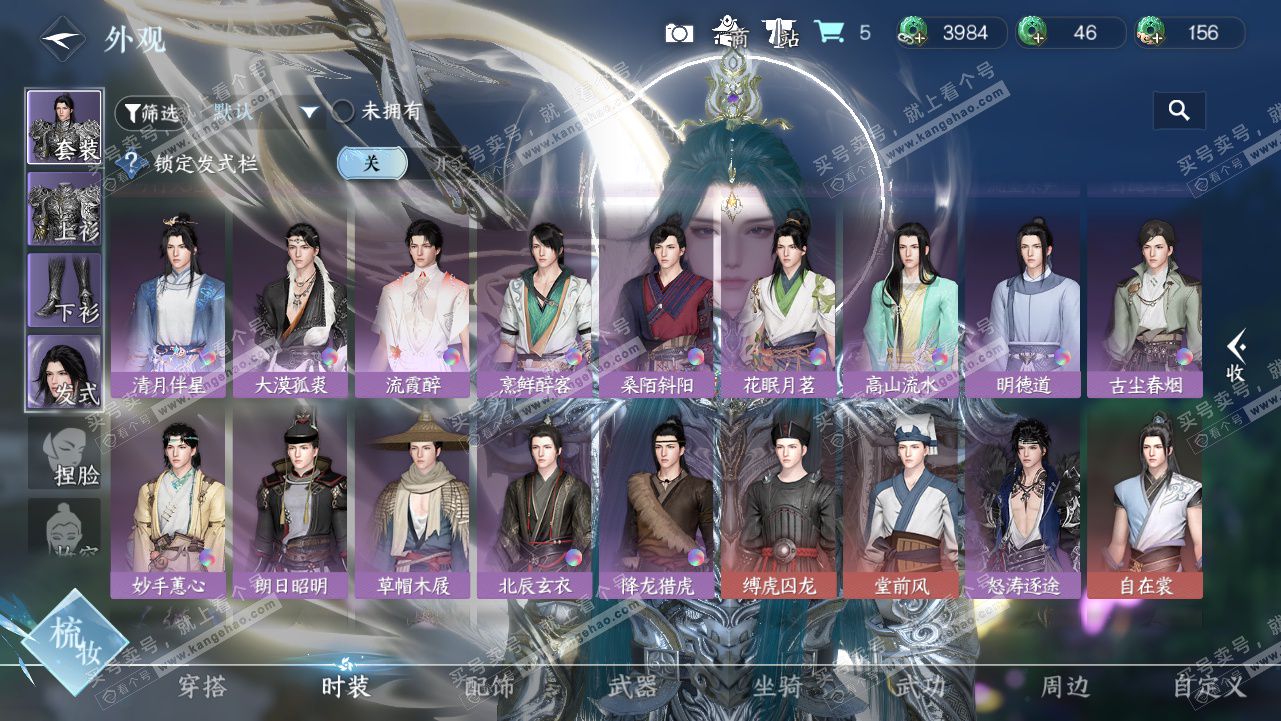Open the 捏脸 face customization
1281x721 pixels.
click(x=65, y=454)
